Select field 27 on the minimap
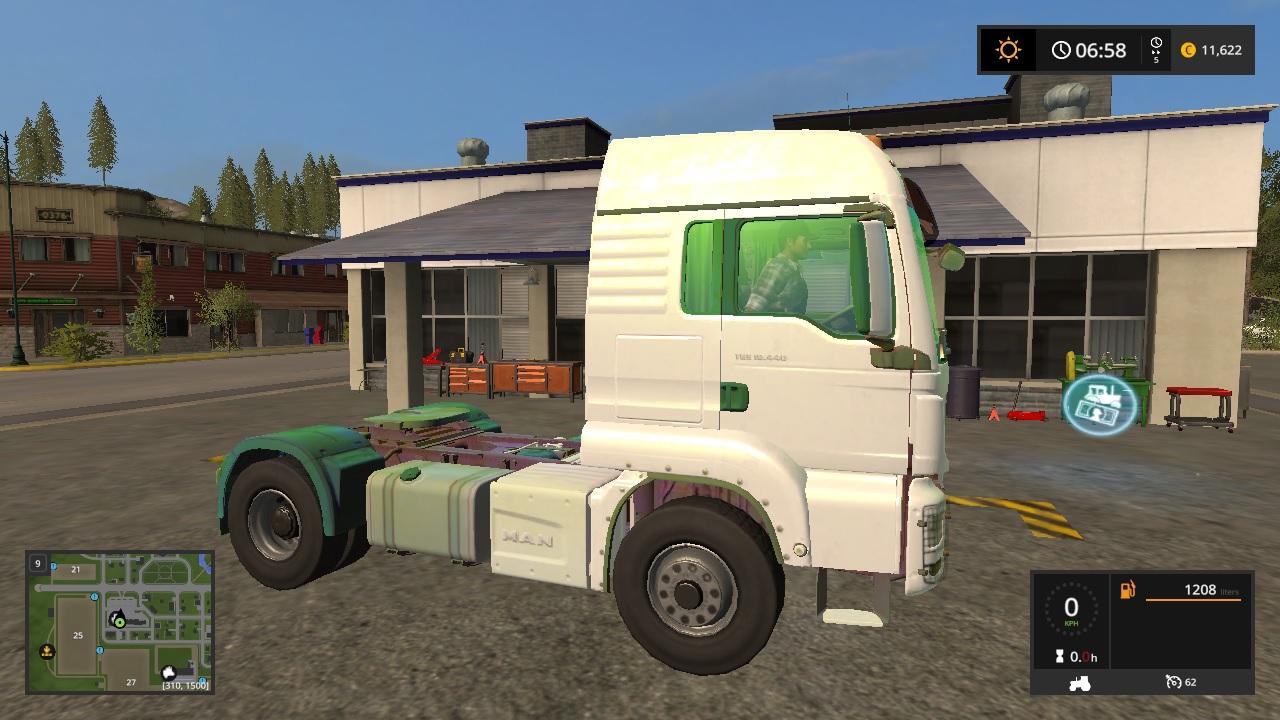 coord(130,682)
